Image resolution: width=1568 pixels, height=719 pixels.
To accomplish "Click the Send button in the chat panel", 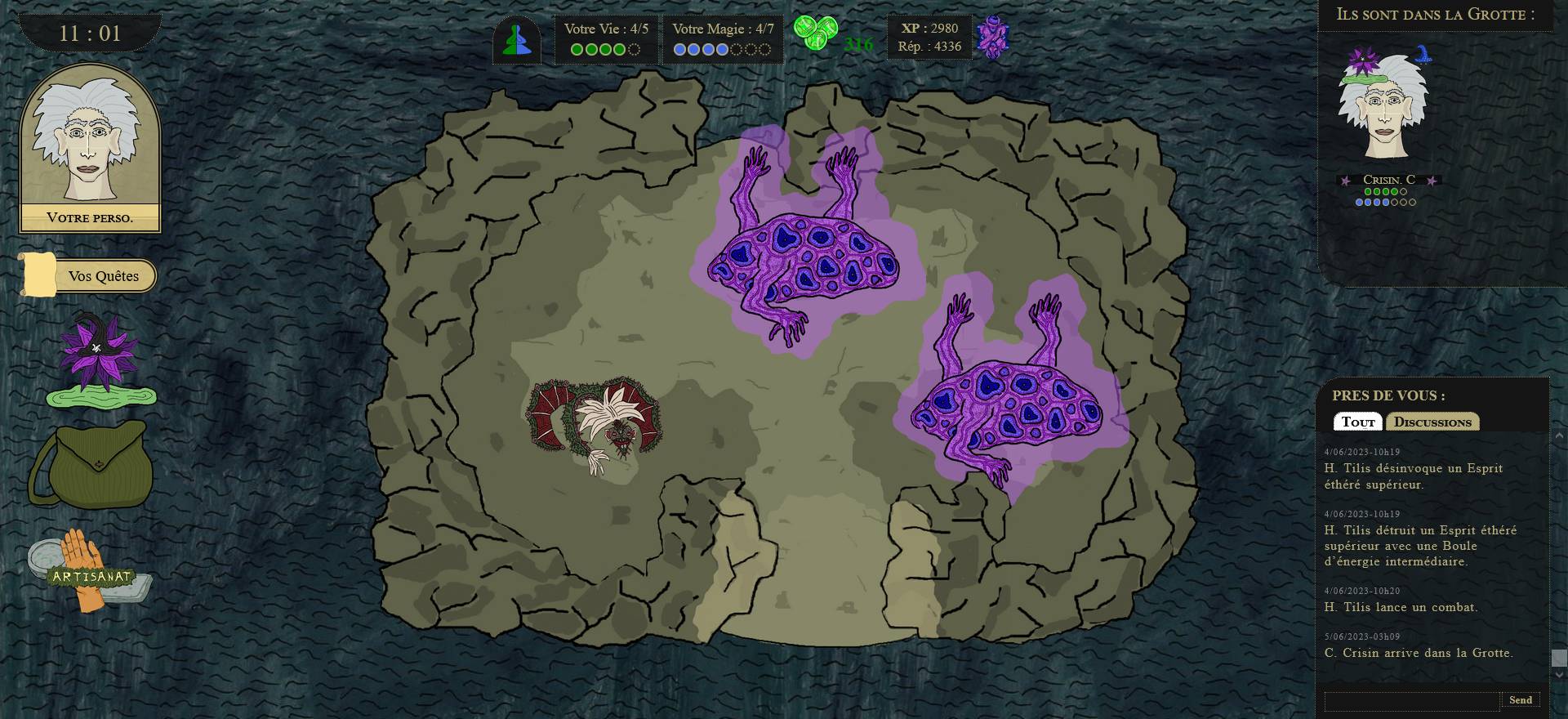I will 1521,700.
